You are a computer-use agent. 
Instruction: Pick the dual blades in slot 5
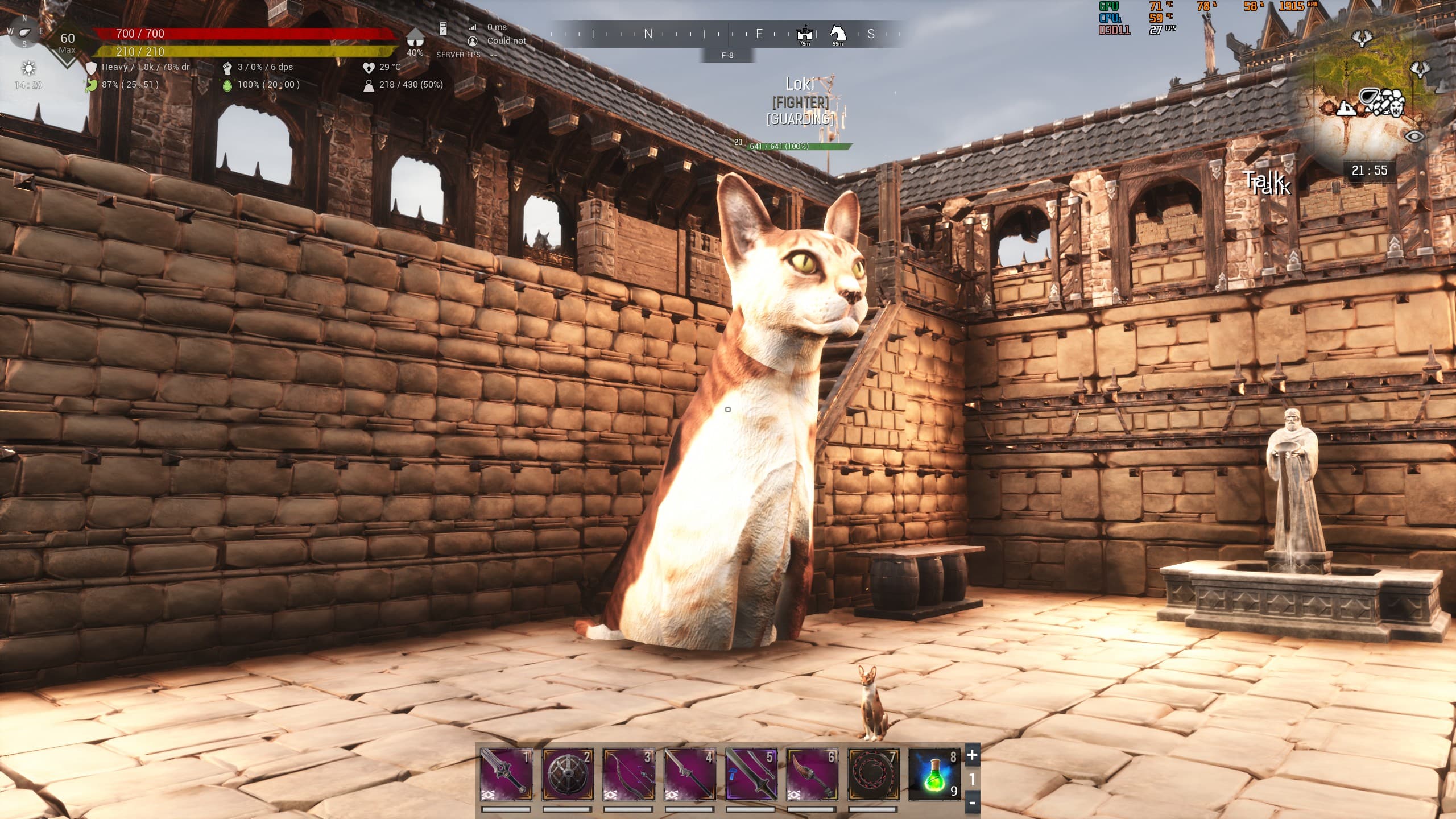pos(751,774)
